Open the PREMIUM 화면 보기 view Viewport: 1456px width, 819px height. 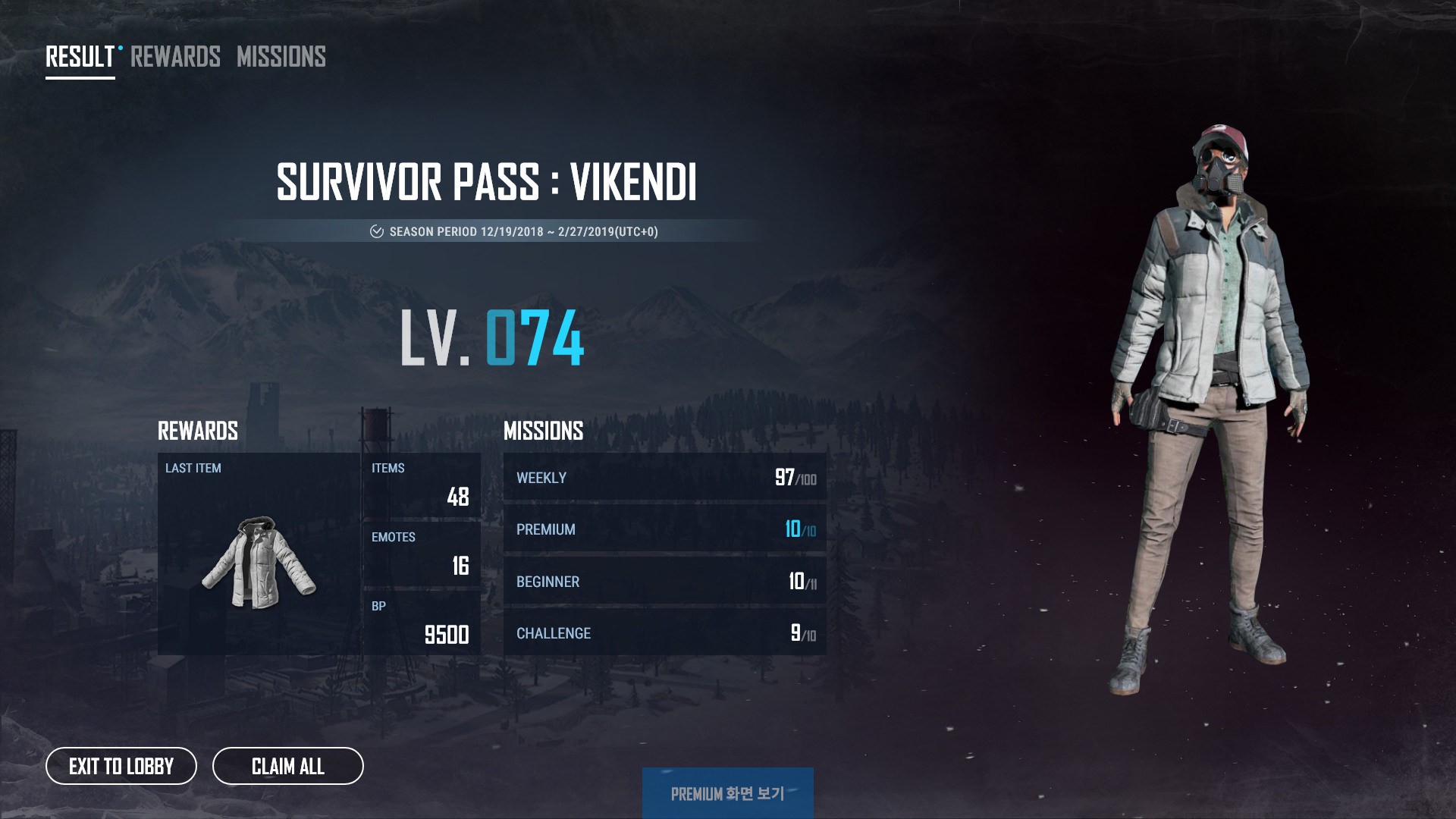click(727, 796)
